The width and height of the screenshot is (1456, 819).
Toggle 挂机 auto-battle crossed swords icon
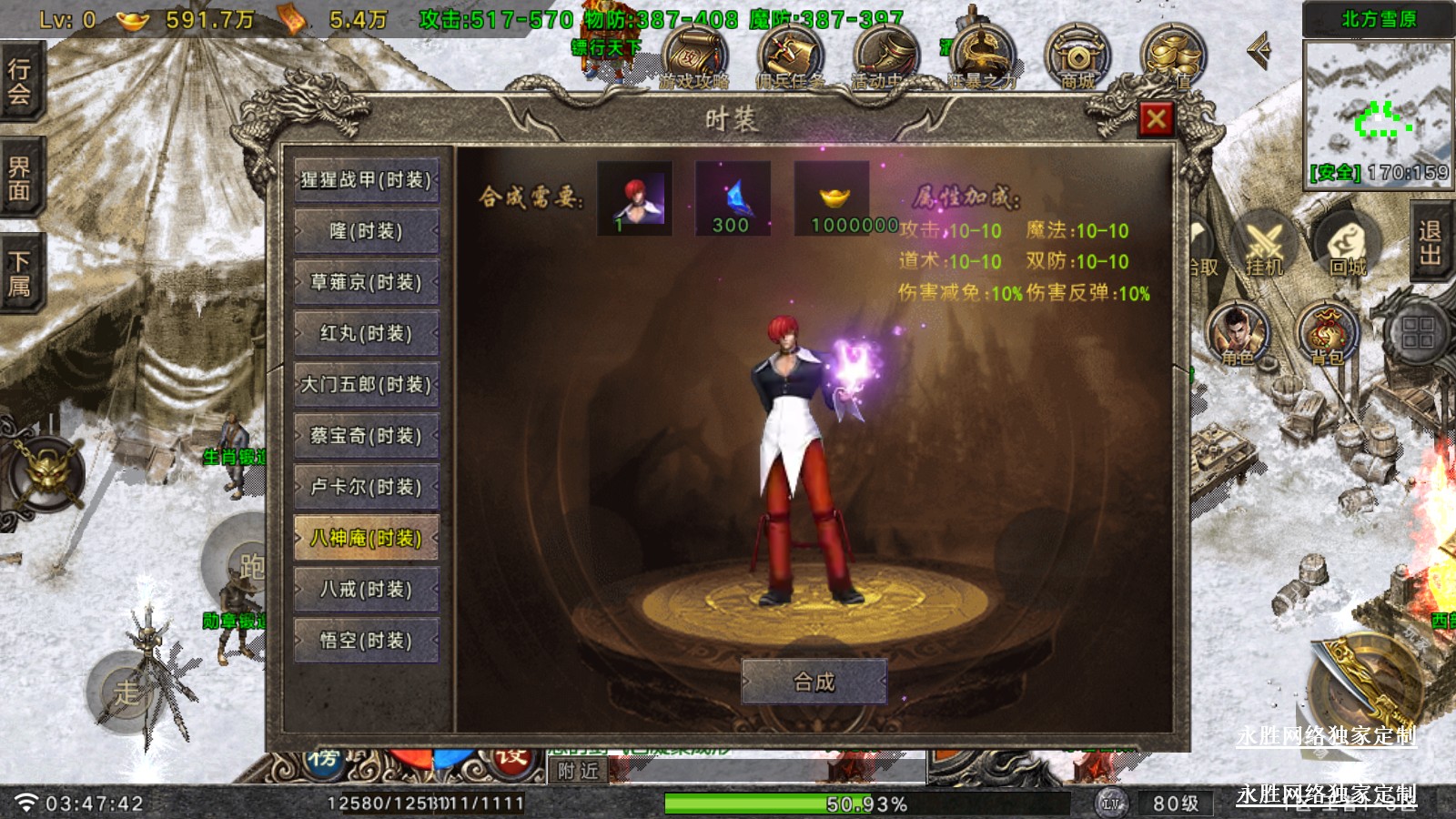[1263, 246]
